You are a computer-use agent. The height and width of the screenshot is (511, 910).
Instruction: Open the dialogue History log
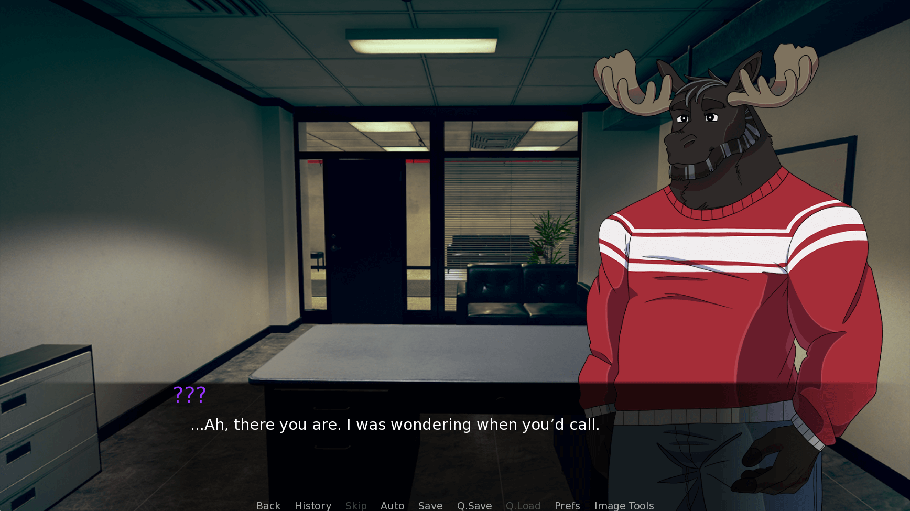313,505
